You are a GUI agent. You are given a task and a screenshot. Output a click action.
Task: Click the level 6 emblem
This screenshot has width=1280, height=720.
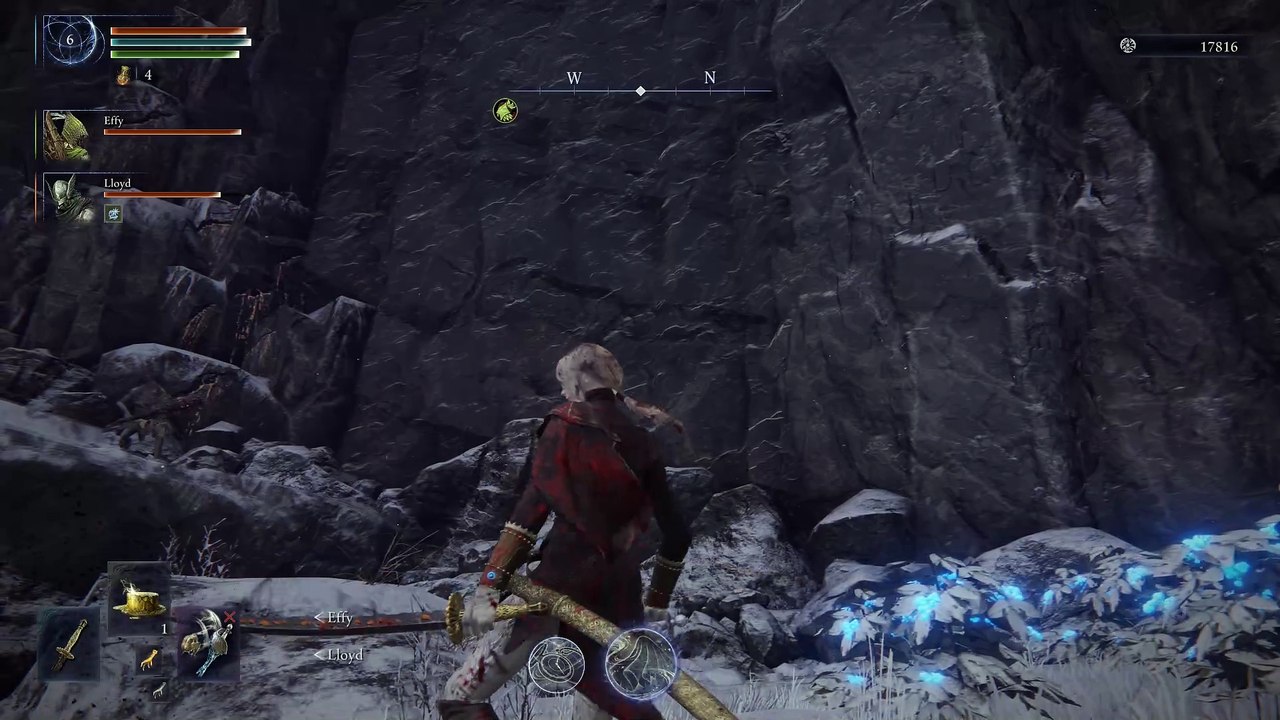pos(71,41)
